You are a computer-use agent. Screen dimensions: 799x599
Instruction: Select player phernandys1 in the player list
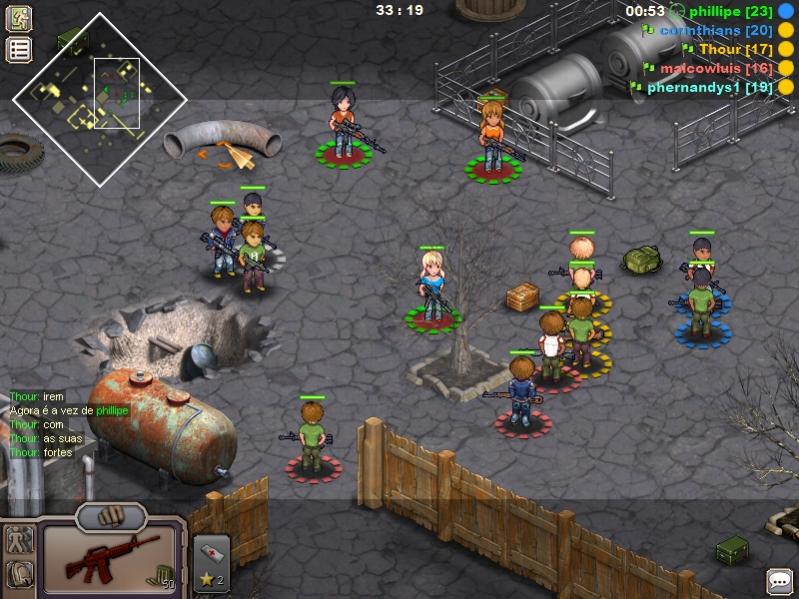pyautogui.click(x=709, y=87)
